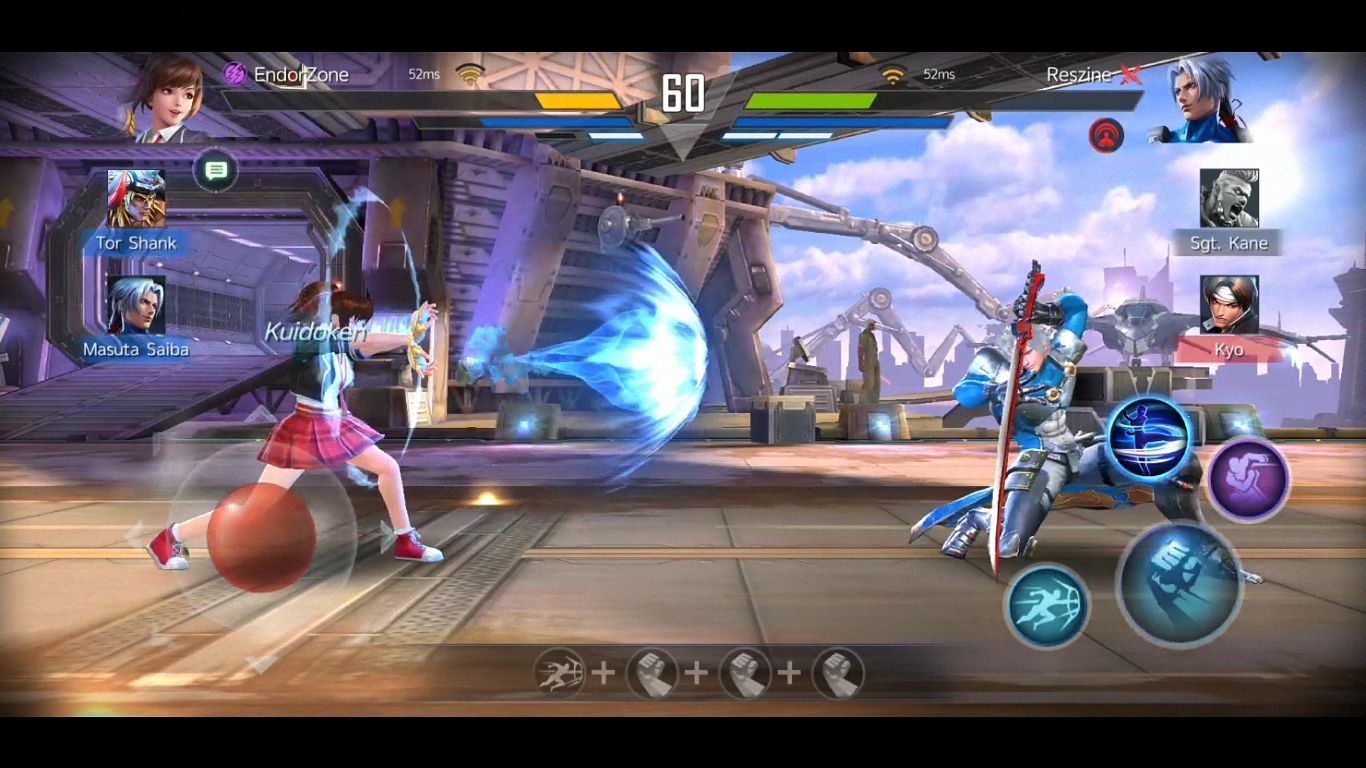Expand Sgt. Kane's character portrait
Viewport: 1366px width, 768px height.
pos(1228,200)
